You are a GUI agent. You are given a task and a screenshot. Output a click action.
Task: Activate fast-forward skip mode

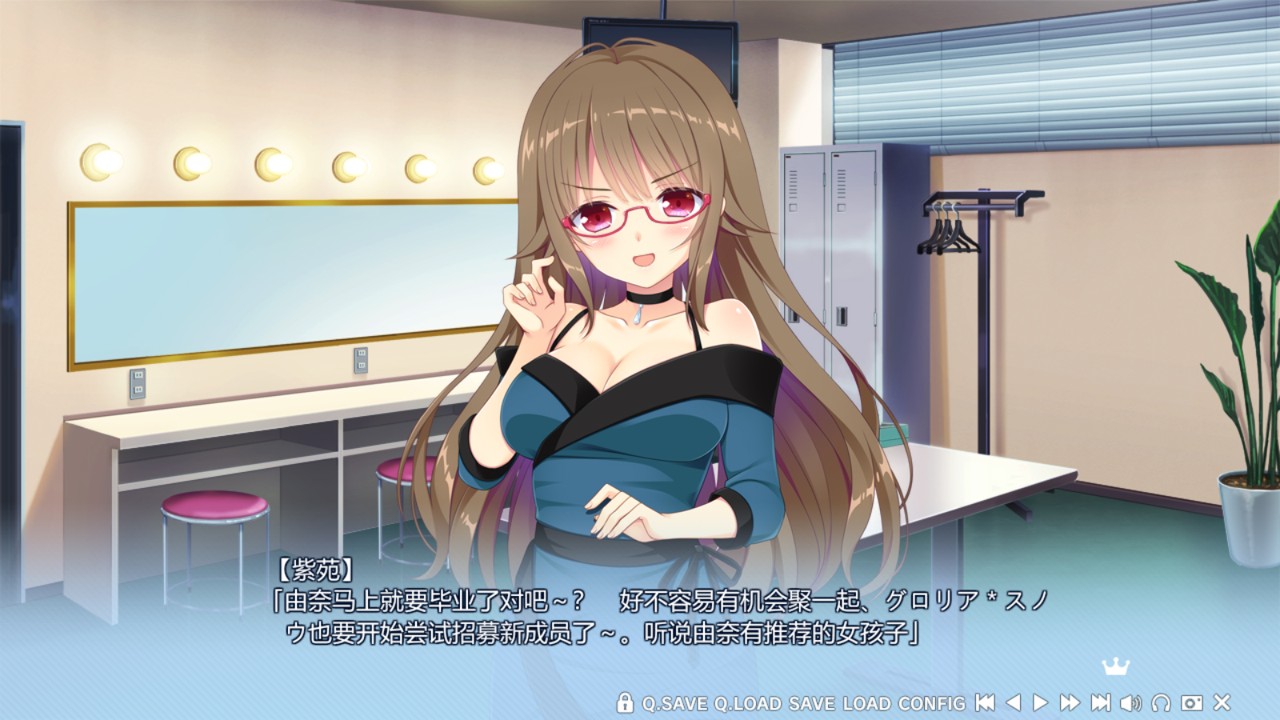(1070, 703)
